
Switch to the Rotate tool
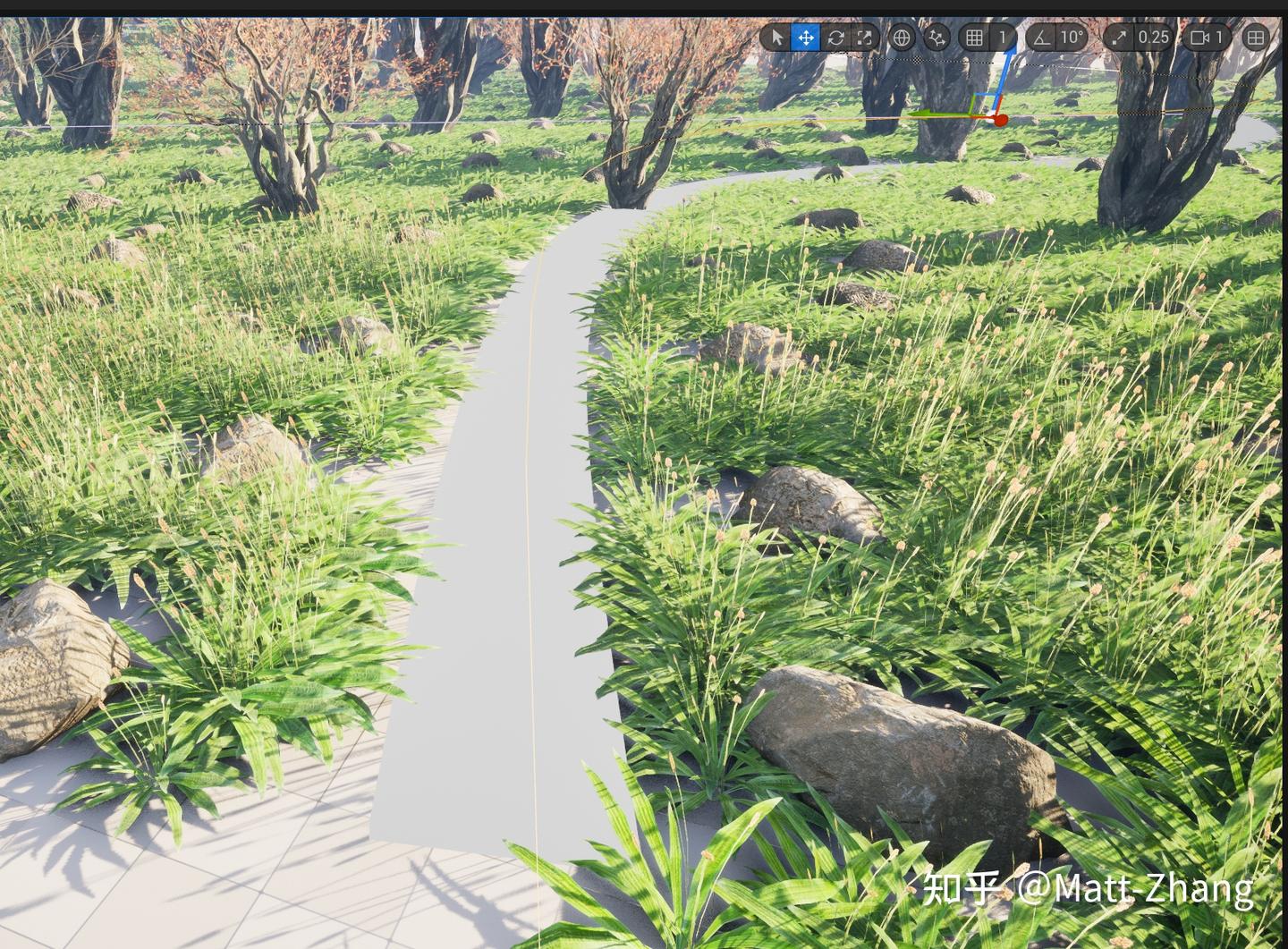click(x=836, y=38)
